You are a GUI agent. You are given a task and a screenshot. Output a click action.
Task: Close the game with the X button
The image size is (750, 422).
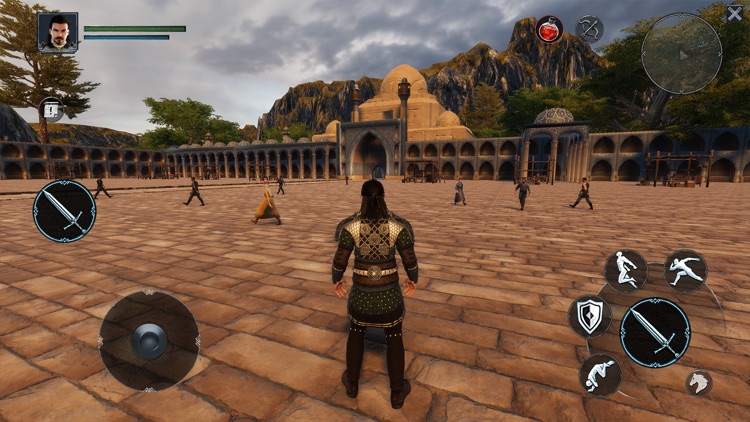click(x=735, y=13)
